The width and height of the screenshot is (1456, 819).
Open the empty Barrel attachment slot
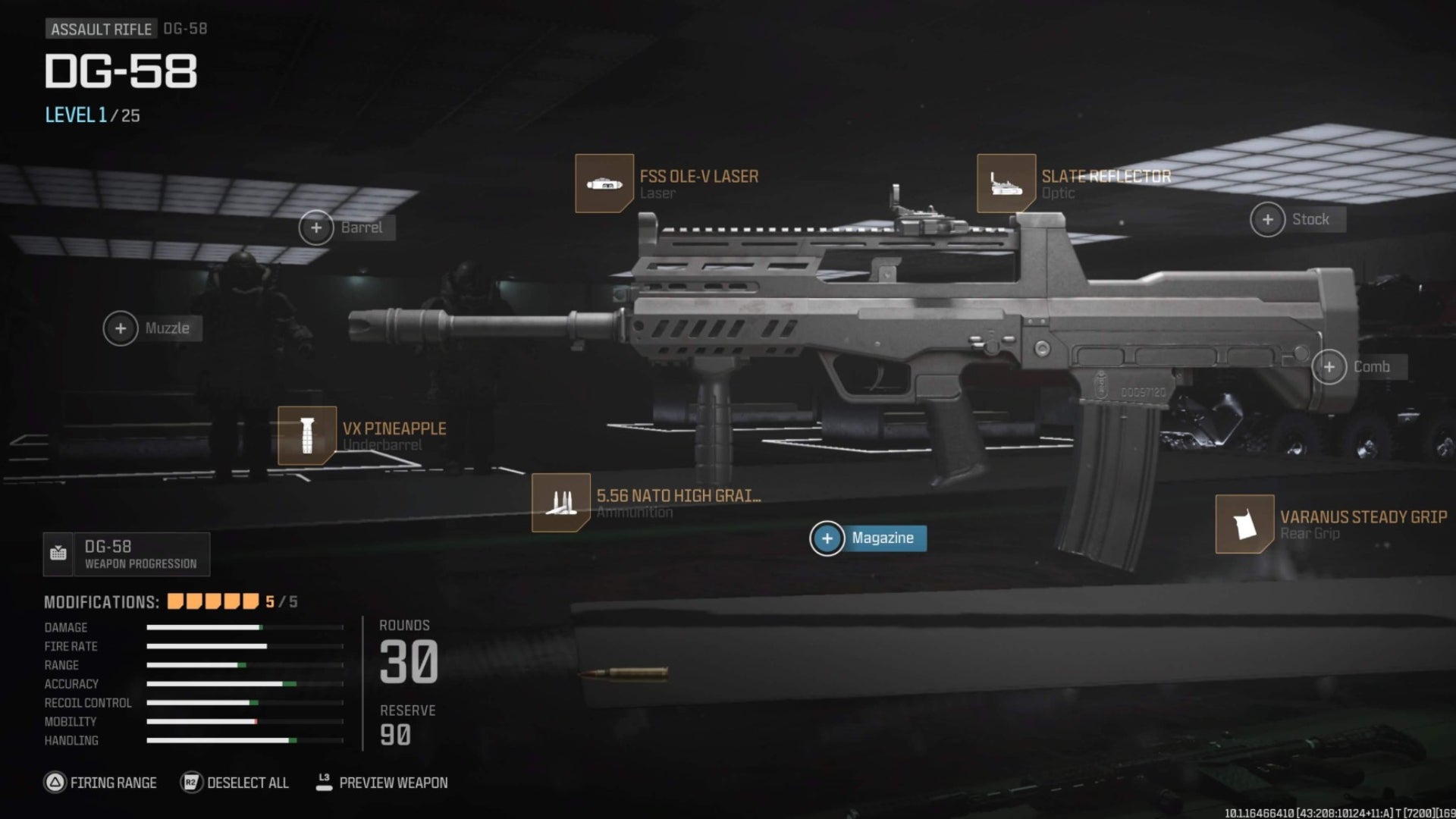[318, 227]
